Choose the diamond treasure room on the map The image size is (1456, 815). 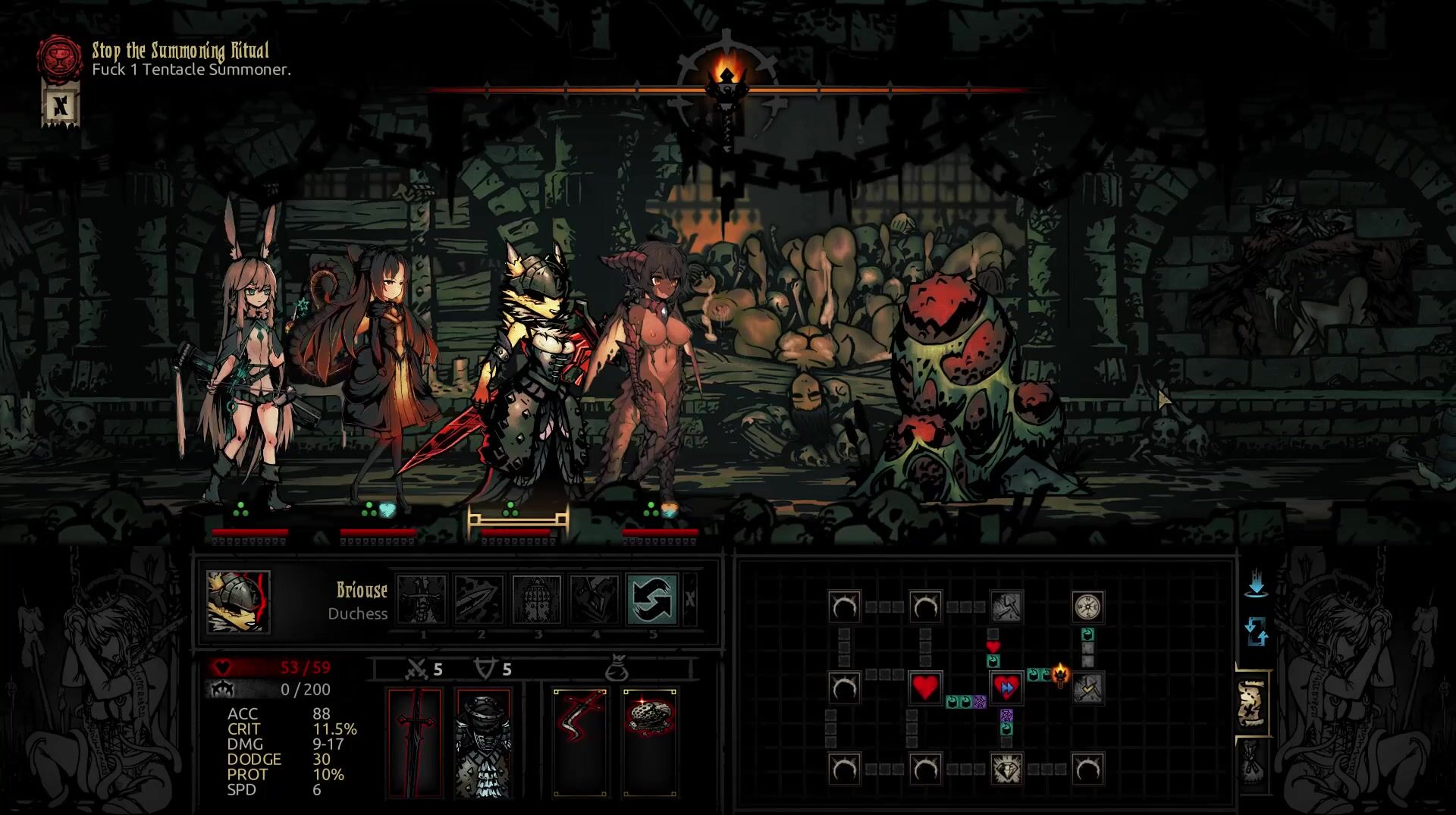[1006, 769]
